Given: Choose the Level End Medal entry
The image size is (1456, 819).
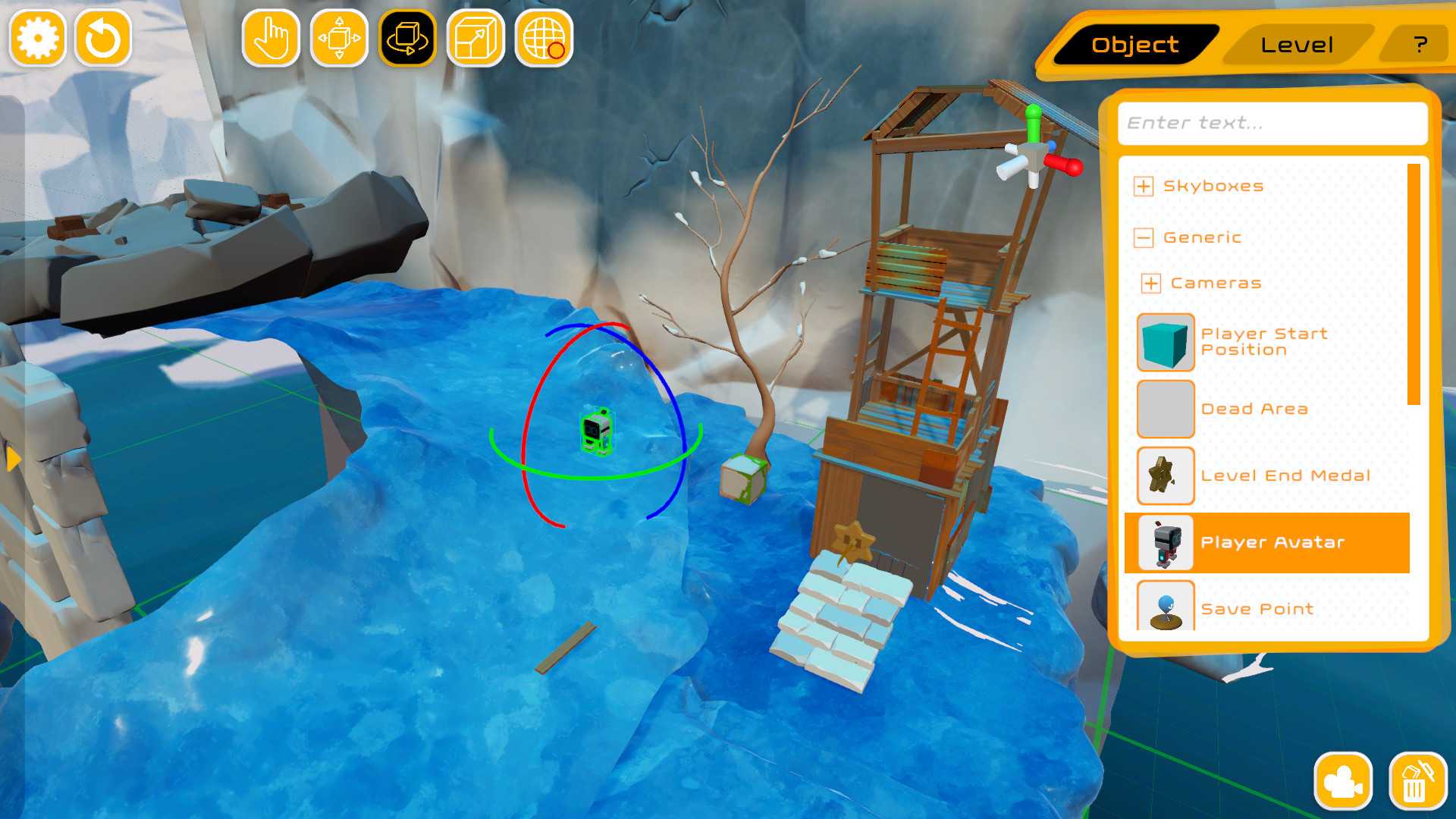Looking at the screenshot, I should (x=1166, y=475).
